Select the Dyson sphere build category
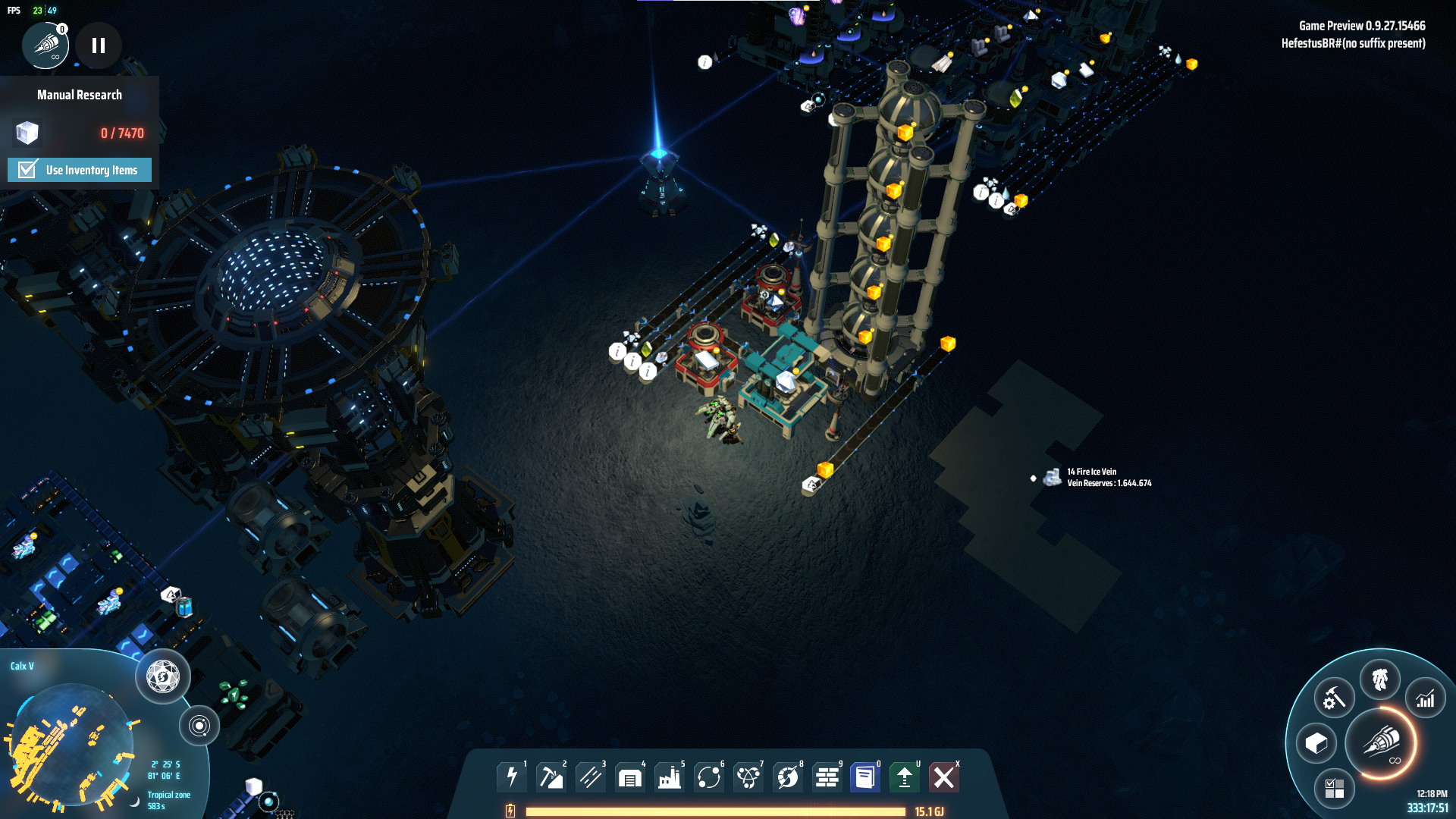Screen dimensions: 1456x819 [x=788, y=777]
